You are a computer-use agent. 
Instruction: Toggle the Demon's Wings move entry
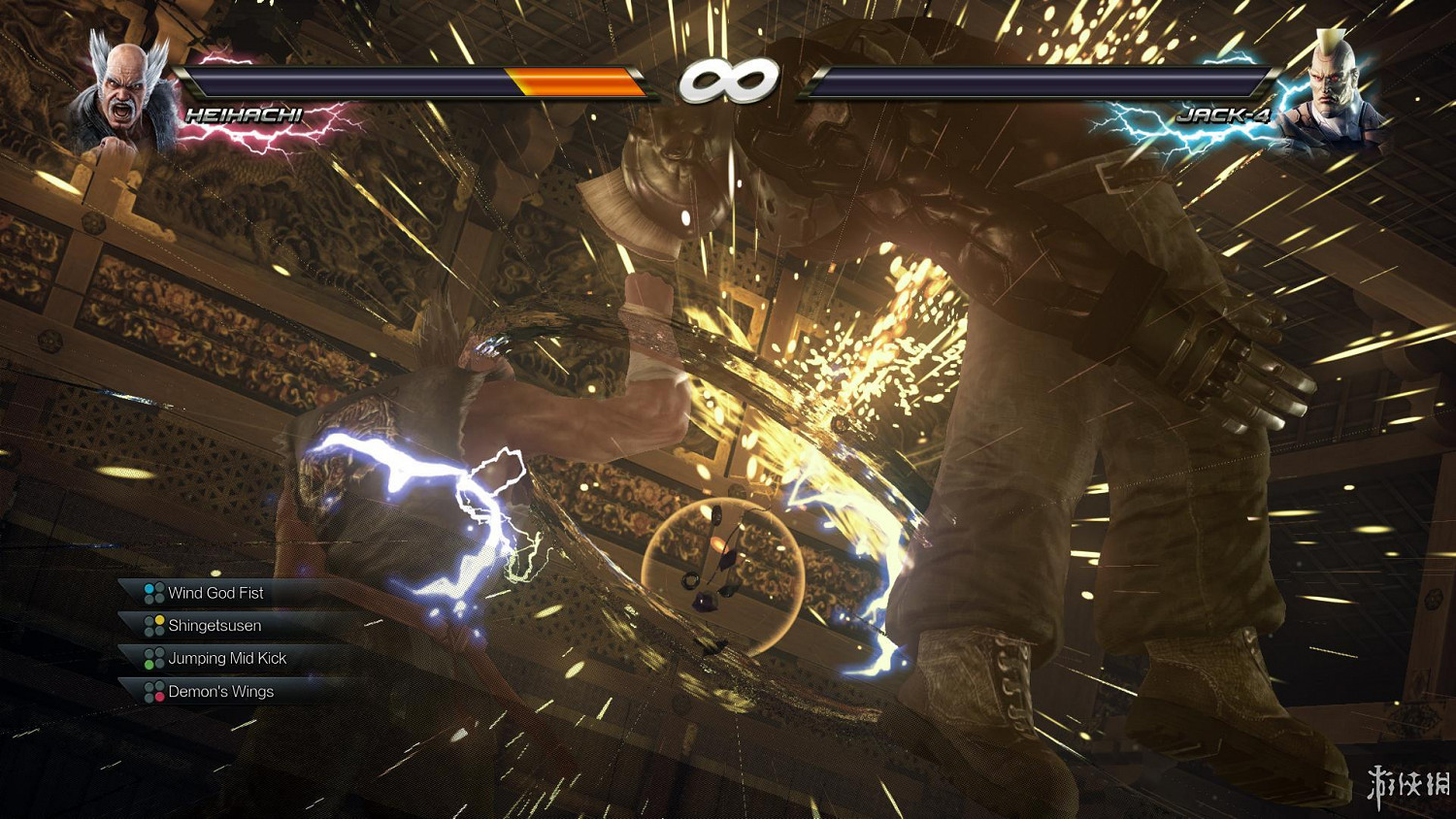pos(223,691)
